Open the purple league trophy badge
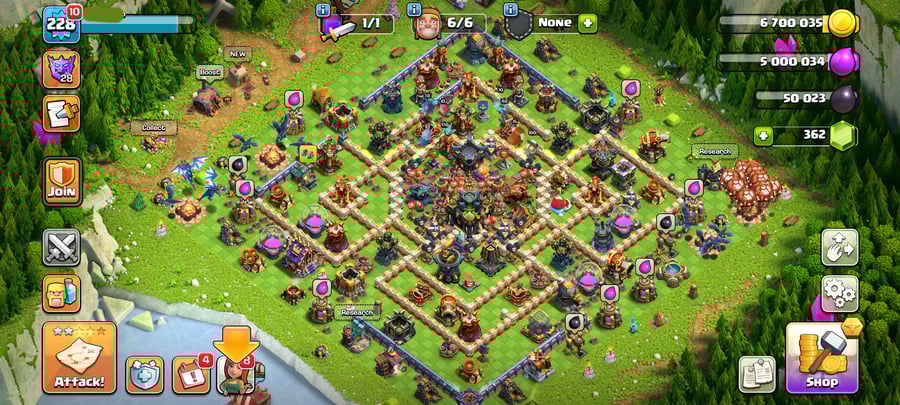900x405 pixels. pos(61,70)
